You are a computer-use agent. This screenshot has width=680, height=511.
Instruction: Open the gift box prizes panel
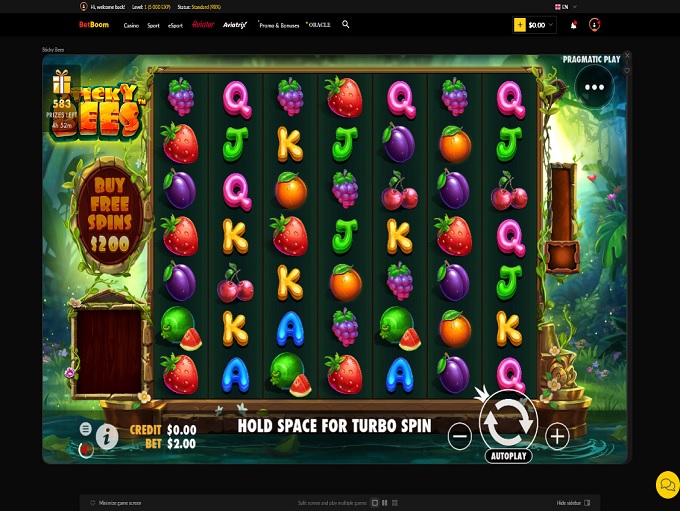pyautogui.click(x=62, y=81)
